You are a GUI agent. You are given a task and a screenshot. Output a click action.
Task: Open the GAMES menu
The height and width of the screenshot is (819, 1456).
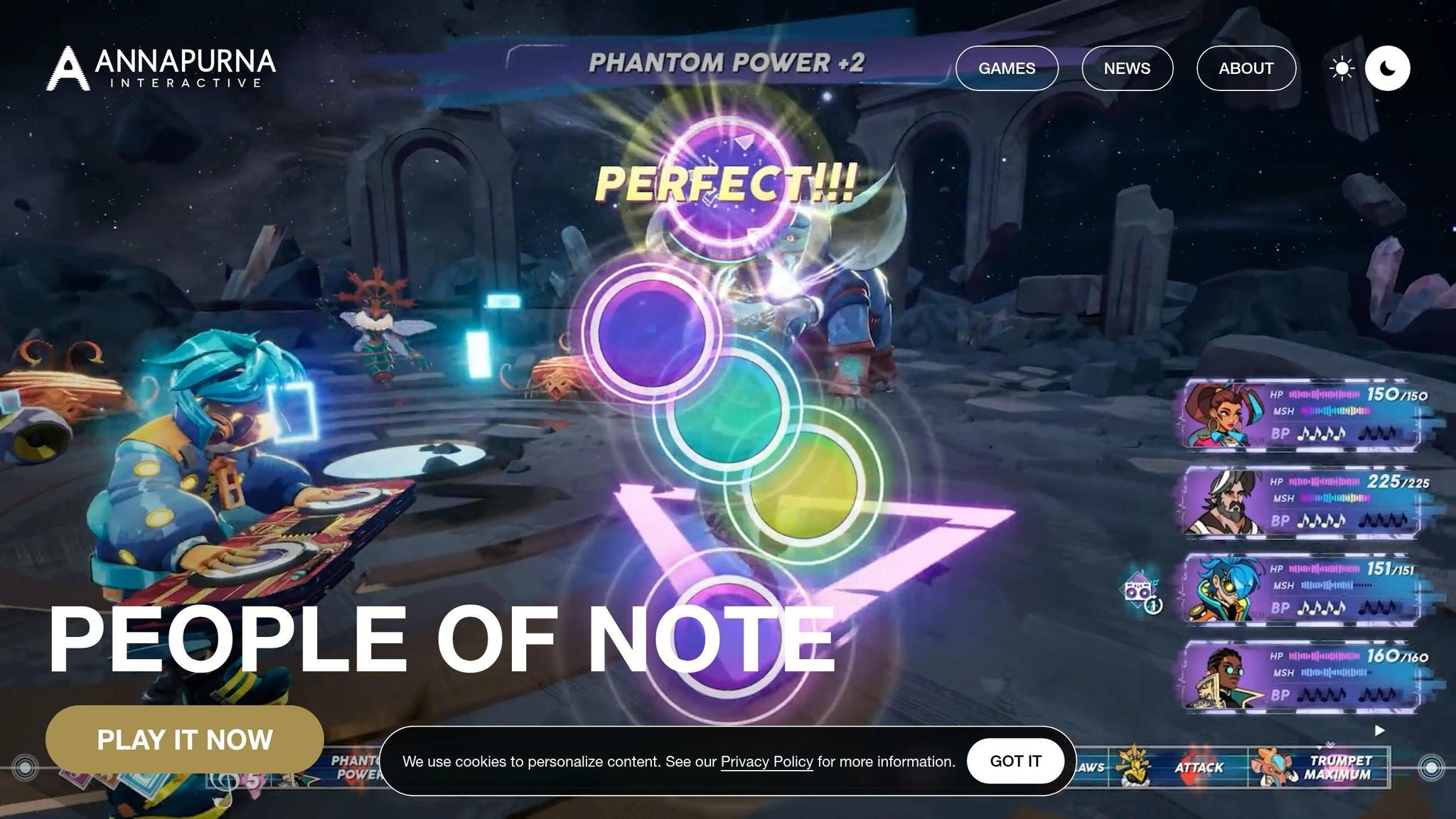(1007, 68)
